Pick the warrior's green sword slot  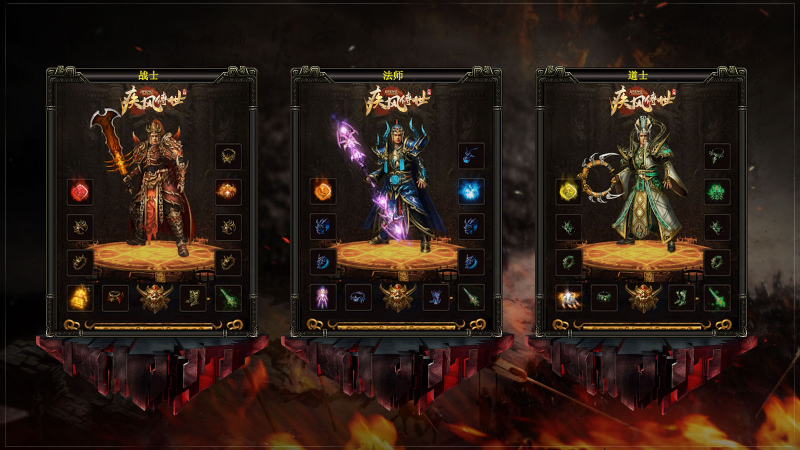227,297
